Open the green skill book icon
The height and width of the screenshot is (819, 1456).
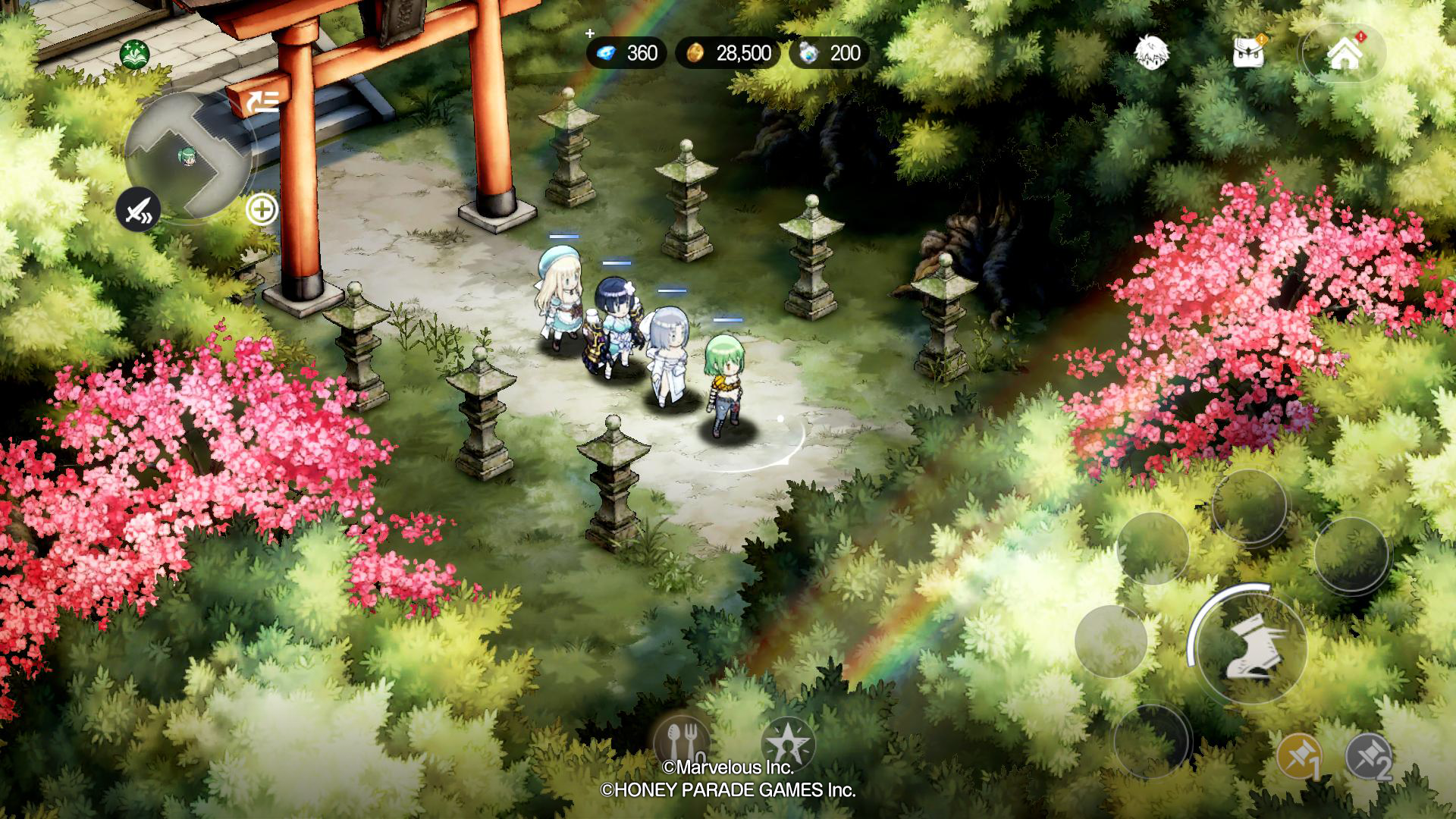point(135,55)
